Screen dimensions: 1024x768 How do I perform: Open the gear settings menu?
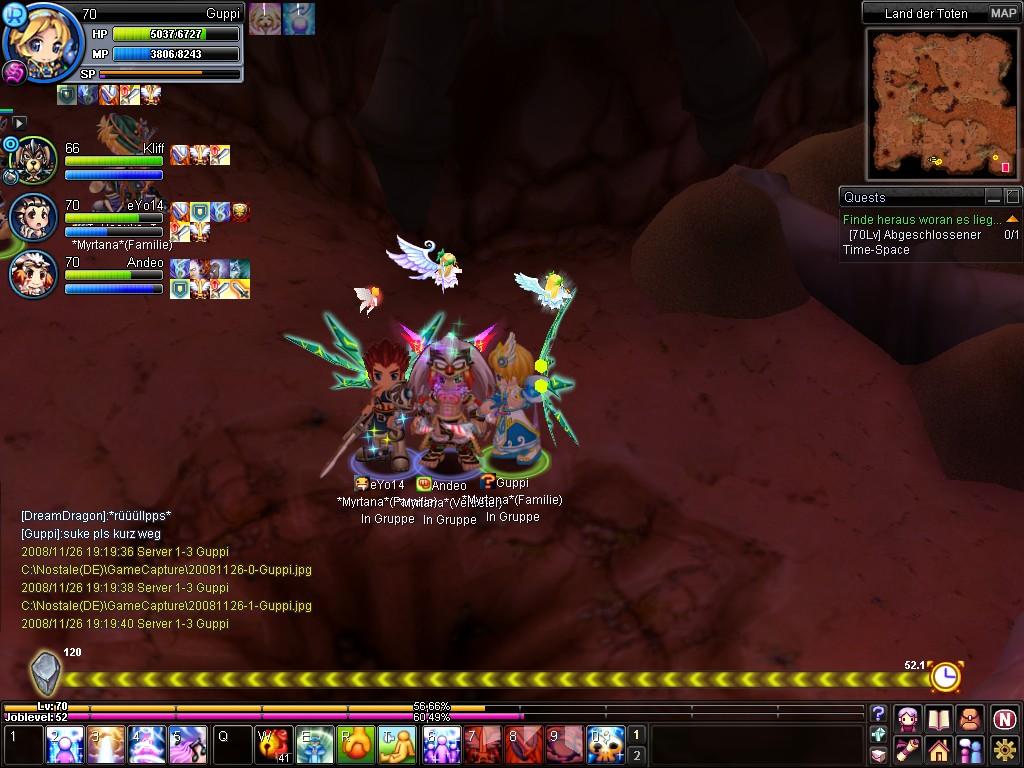coord(1005,749)
